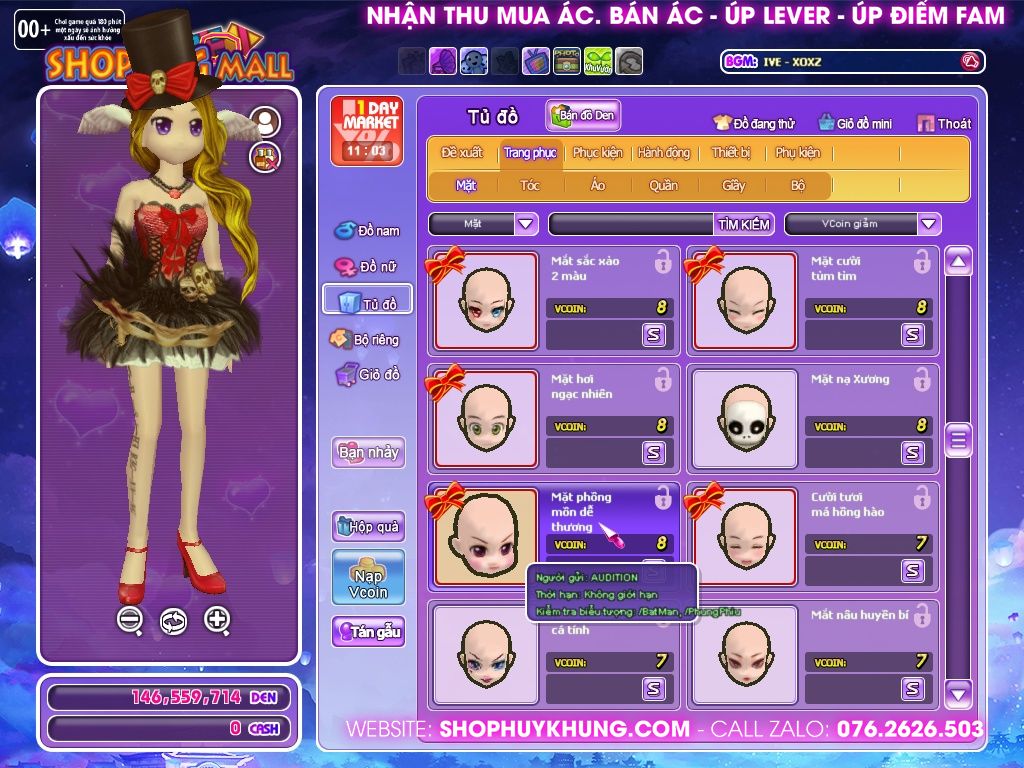Image resolution: width=1024 pixels, height=768 pixels.
Task: Select the Giày subcategory
Action: pyautogui.click(x=733, y=185)
